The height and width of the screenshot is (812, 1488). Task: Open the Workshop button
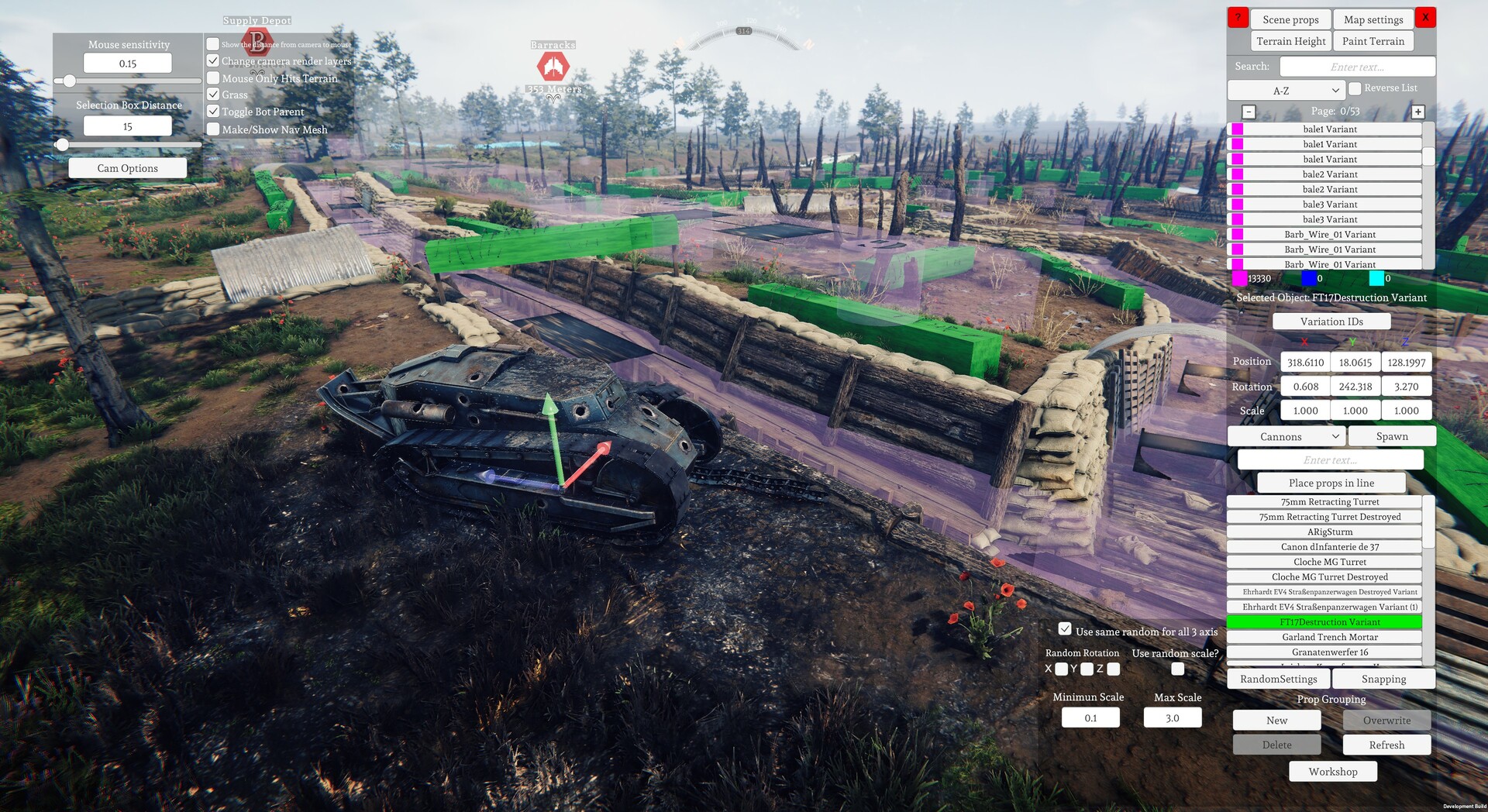[1332, 772]
